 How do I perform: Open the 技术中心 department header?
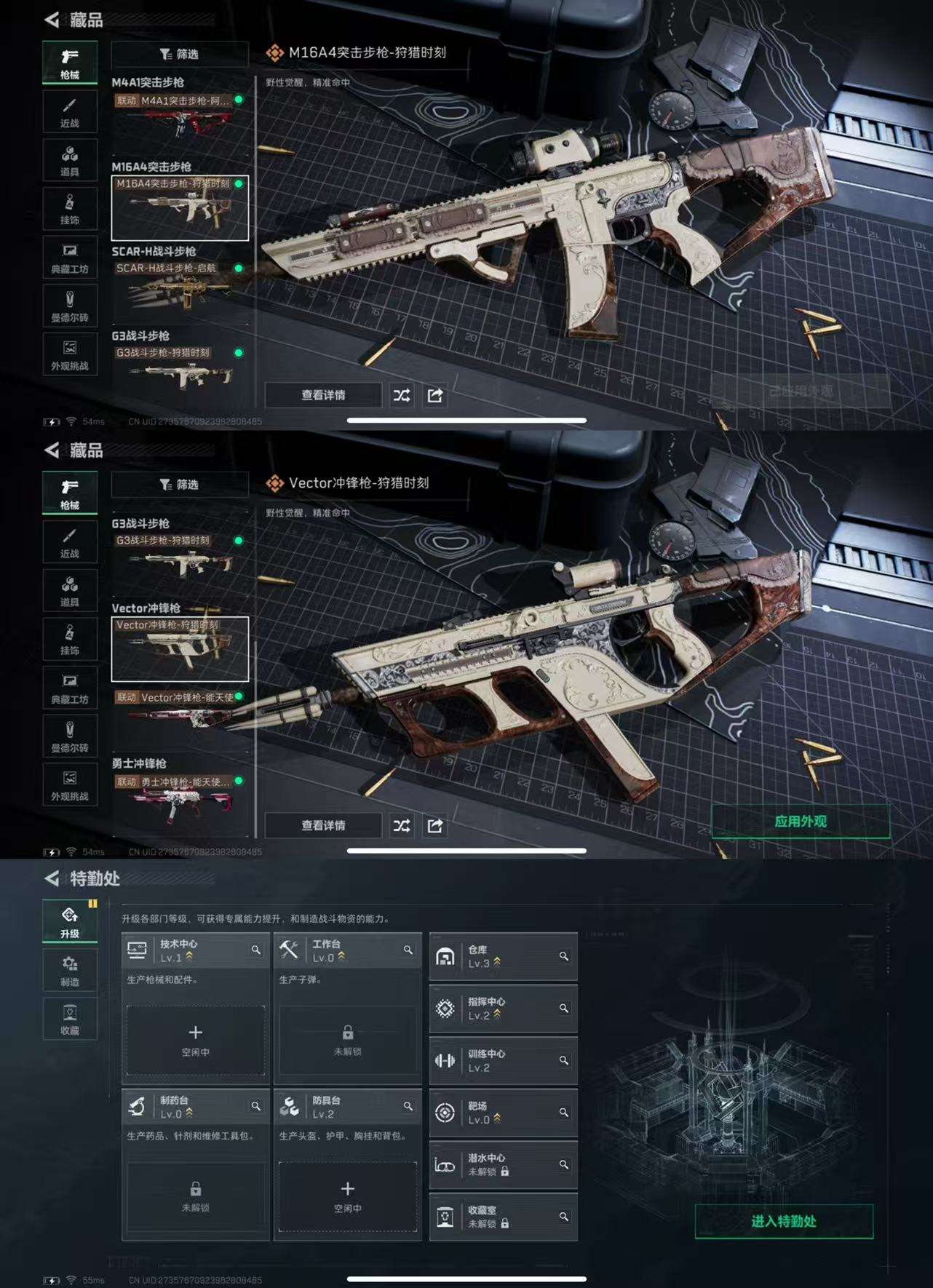point(195,950)
